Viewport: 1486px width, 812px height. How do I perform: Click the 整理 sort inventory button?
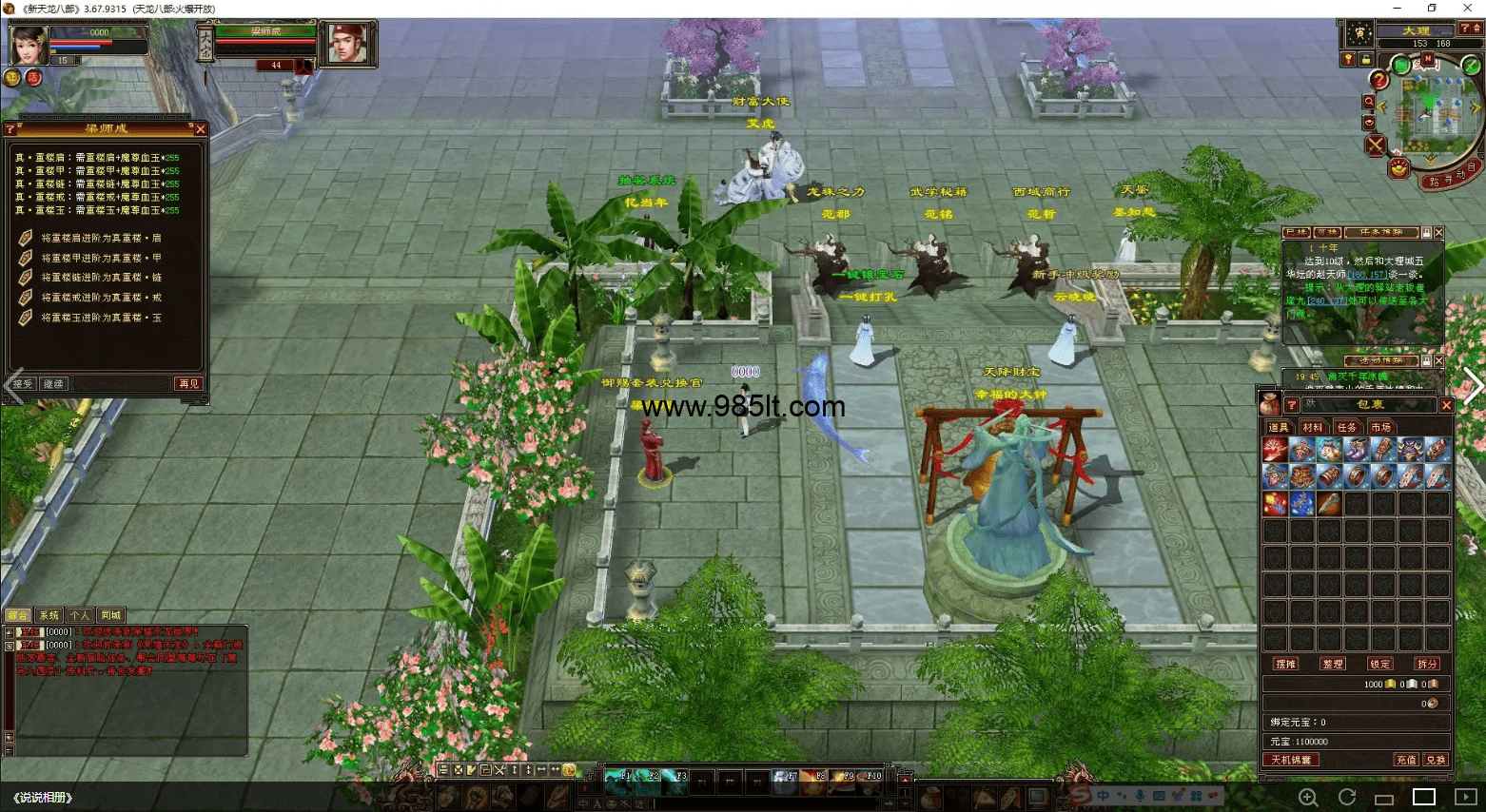(x=1333, y=664)
